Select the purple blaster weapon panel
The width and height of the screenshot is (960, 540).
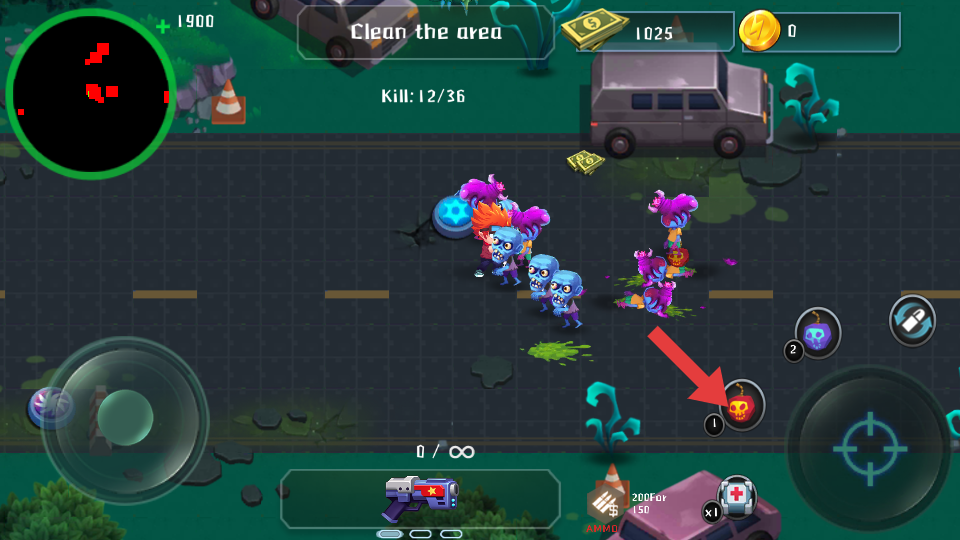(421, 498)
